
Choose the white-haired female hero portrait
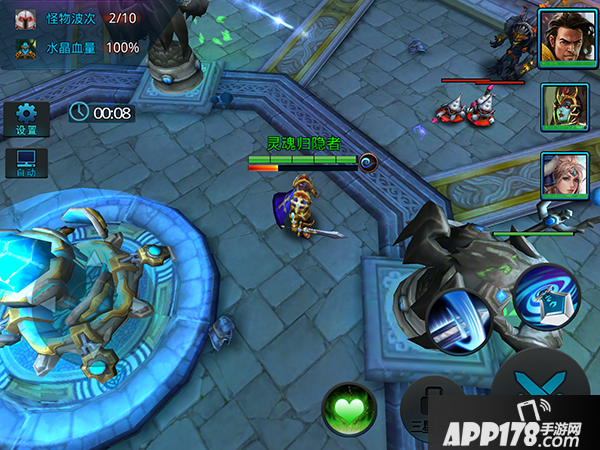560,175
